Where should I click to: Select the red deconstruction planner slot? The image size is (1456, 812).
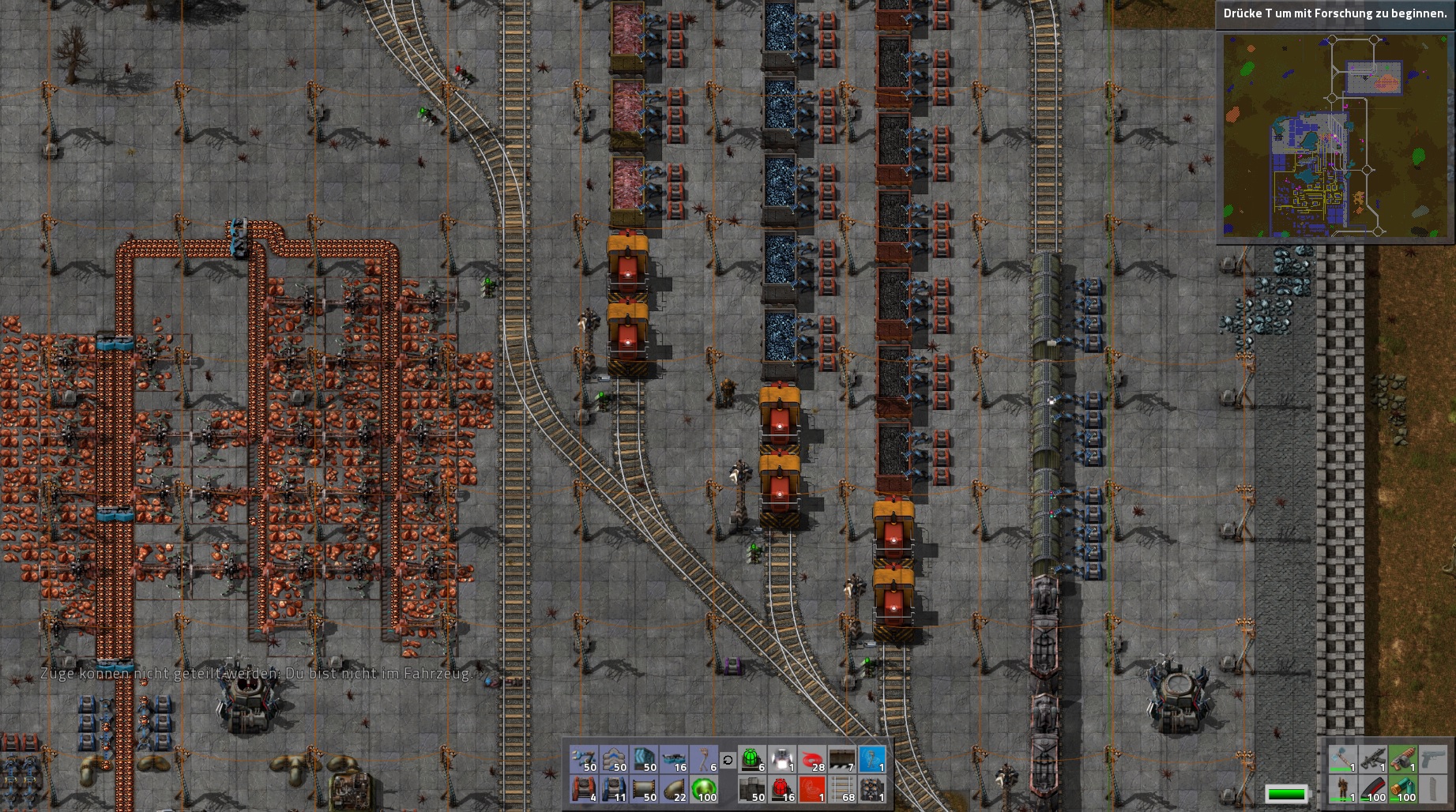(x=811, y=789)
